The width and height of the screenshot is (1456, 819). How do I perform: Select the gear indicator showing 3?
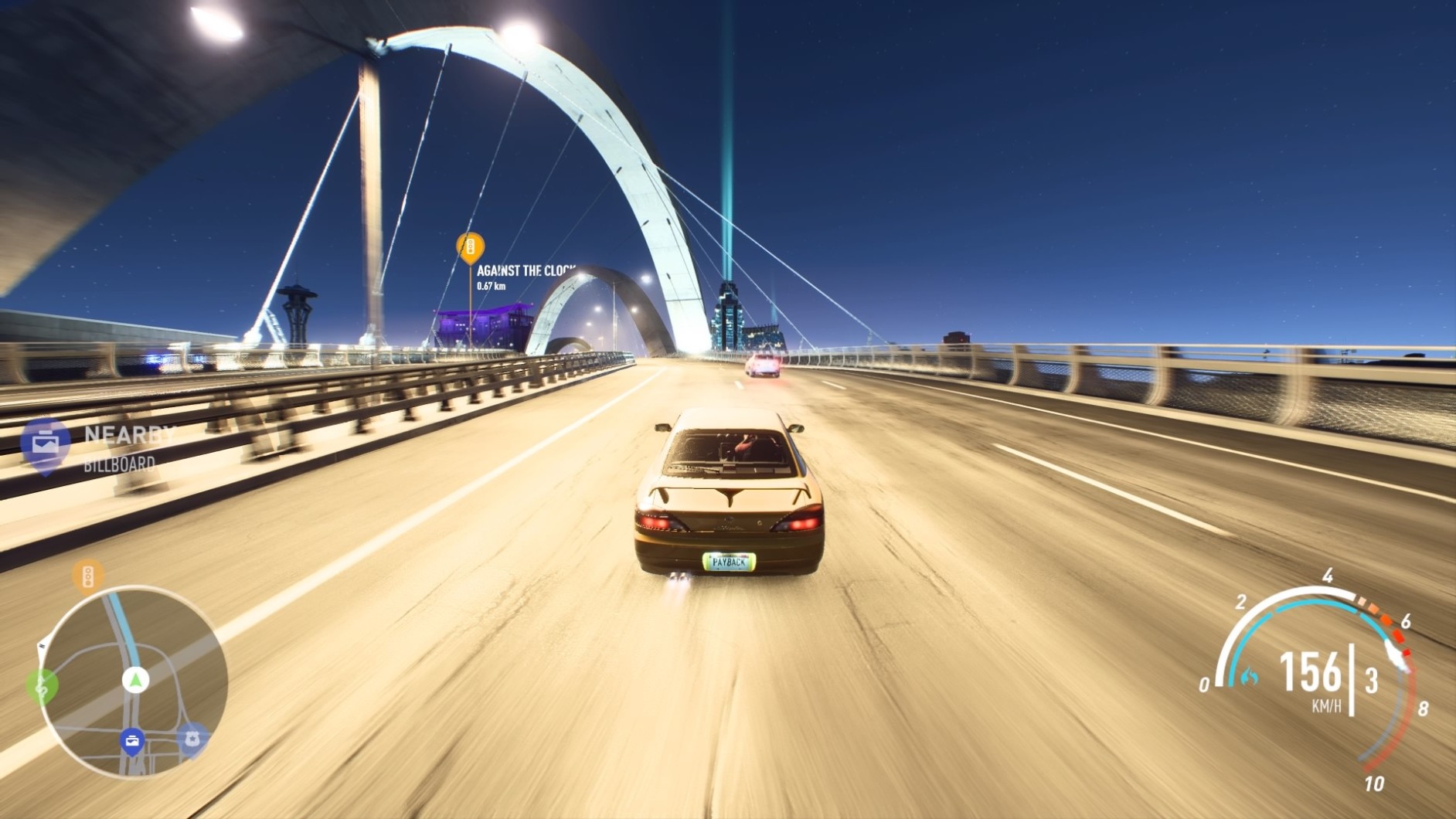[x=1371, y=678]
